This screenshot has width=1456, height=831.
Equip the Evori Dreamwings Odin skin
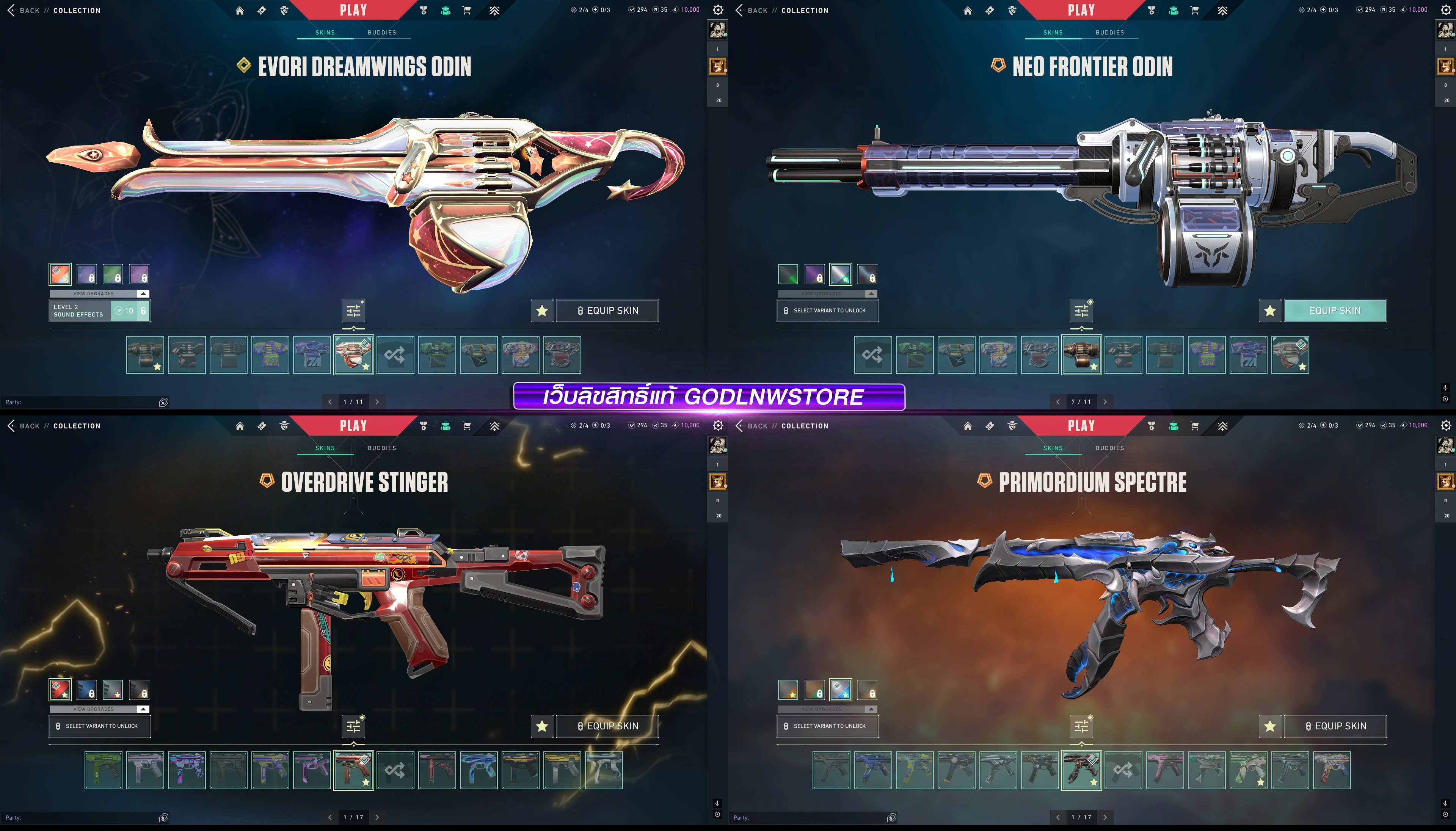point(607,310)
